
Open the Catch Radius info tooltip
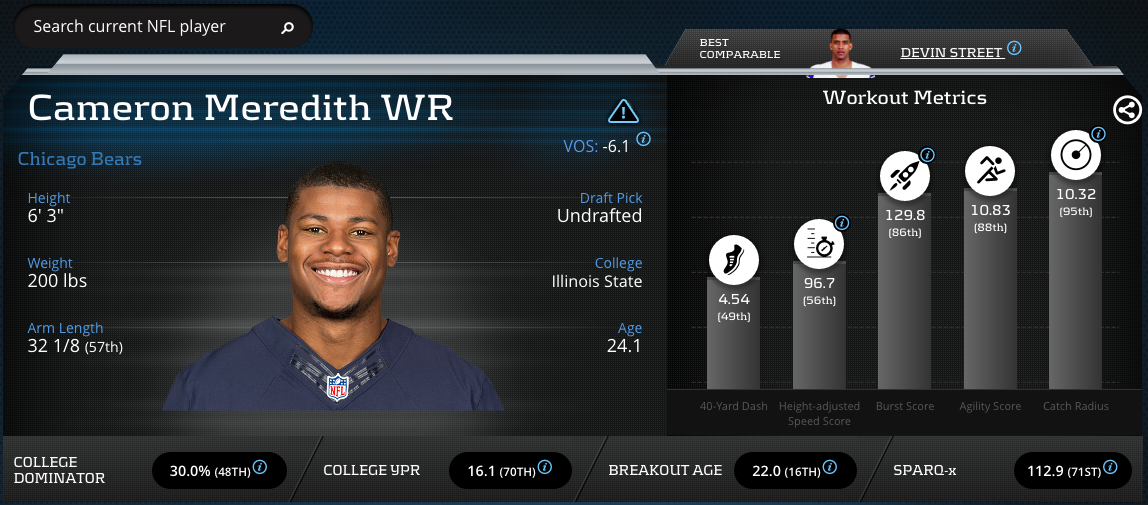[1098, 134]
